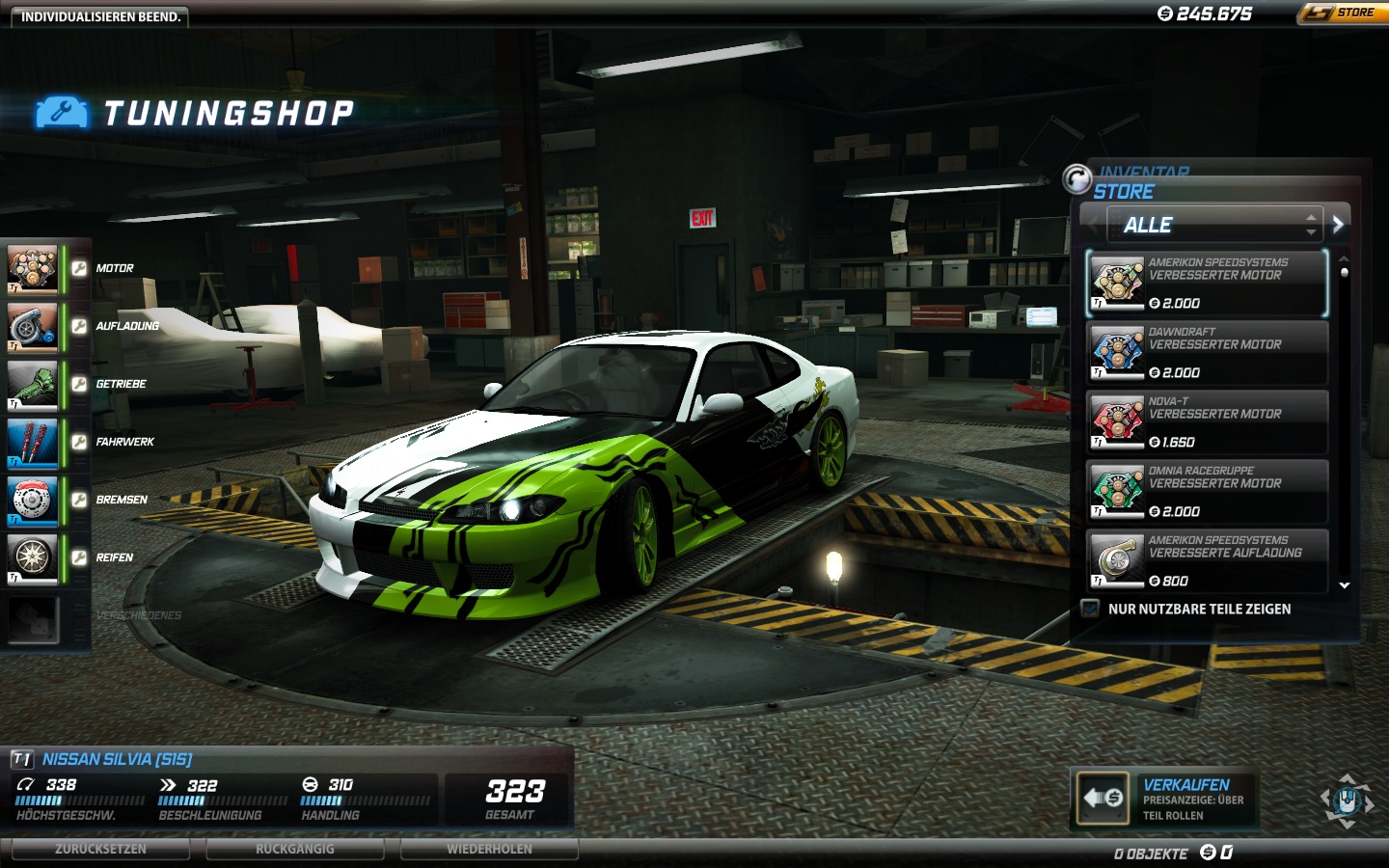
Task: Open the gold Store button
Action: click(x=1343, y=14)
